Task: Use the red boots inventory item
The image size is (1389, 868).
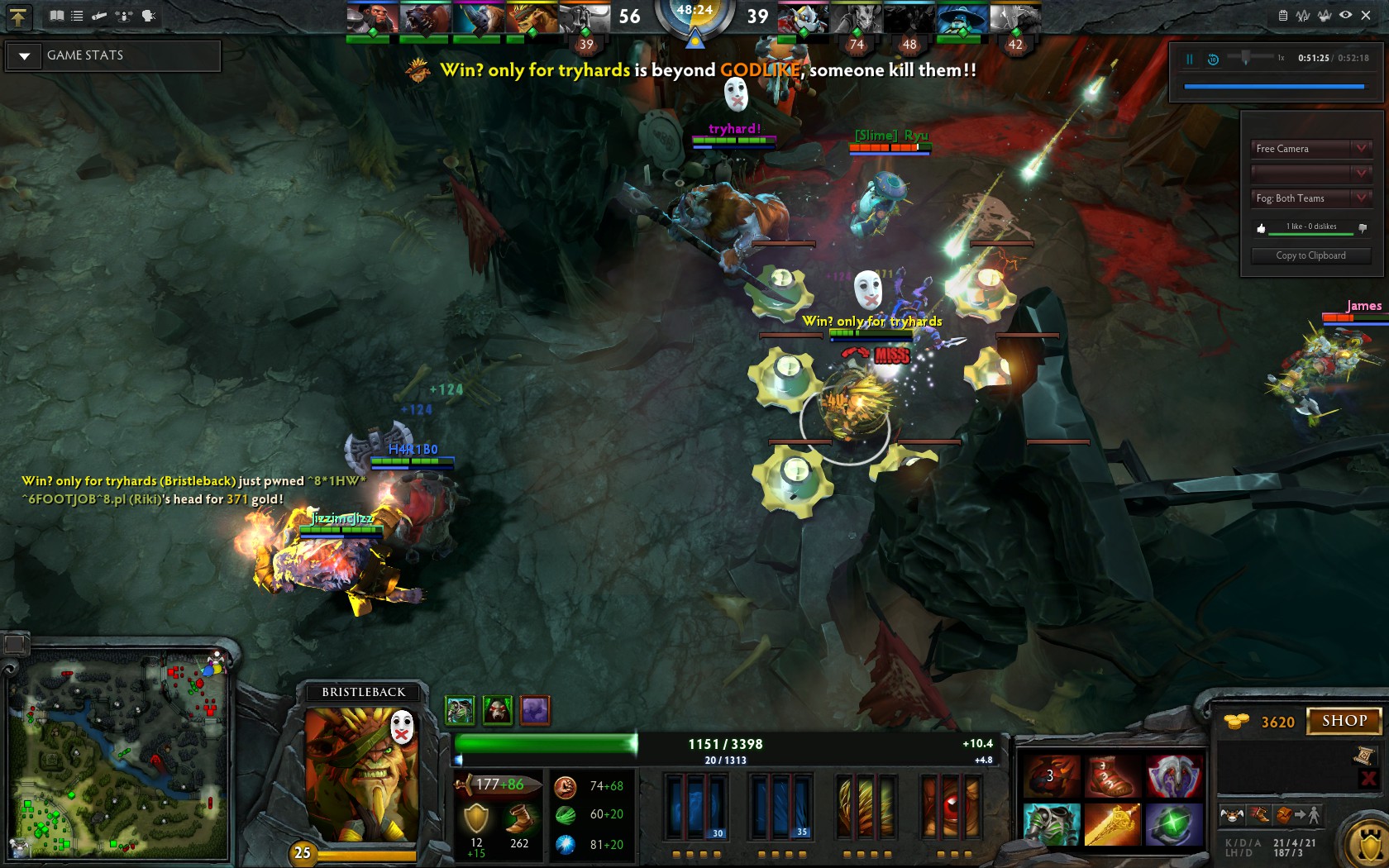Action: click(1112, 776)
